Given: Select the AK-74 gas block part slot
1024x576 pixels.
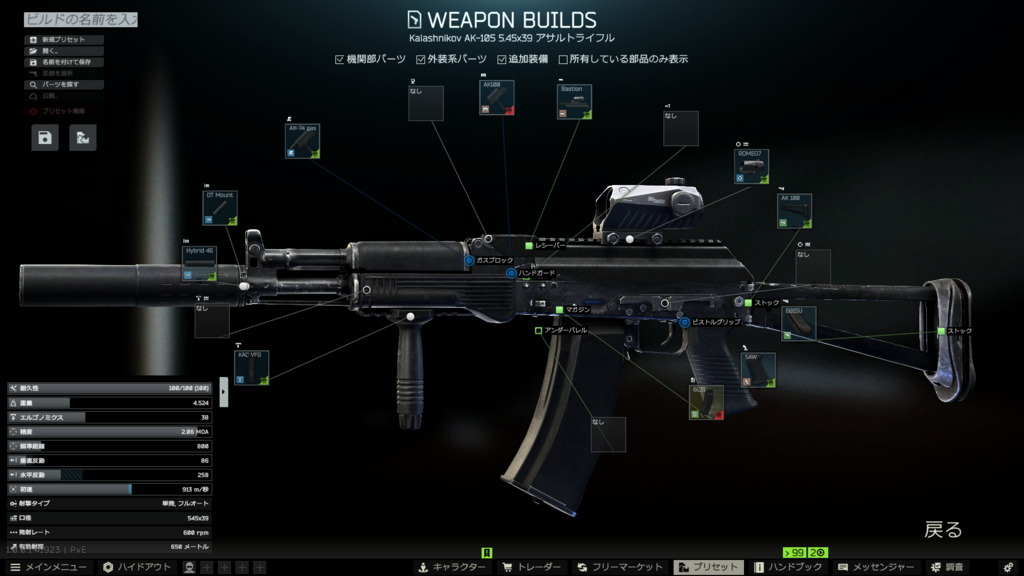Looking at the screenshot, I should [302, 141].
